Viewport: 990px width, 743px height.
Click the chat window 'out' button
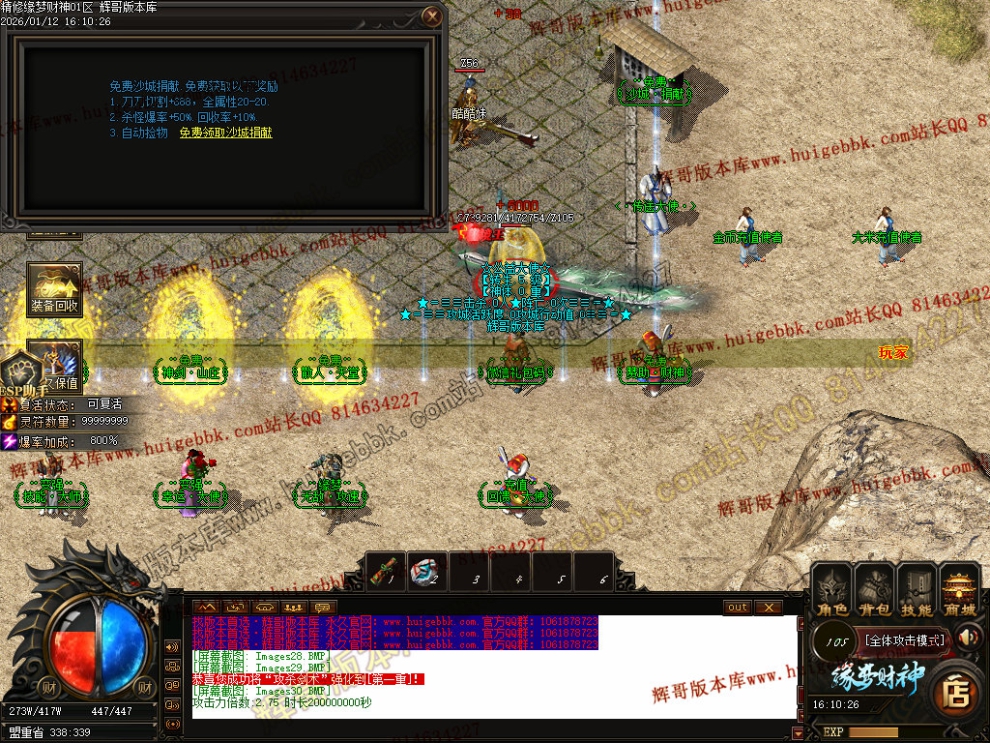pyautogui.click(x=737, y=607)
